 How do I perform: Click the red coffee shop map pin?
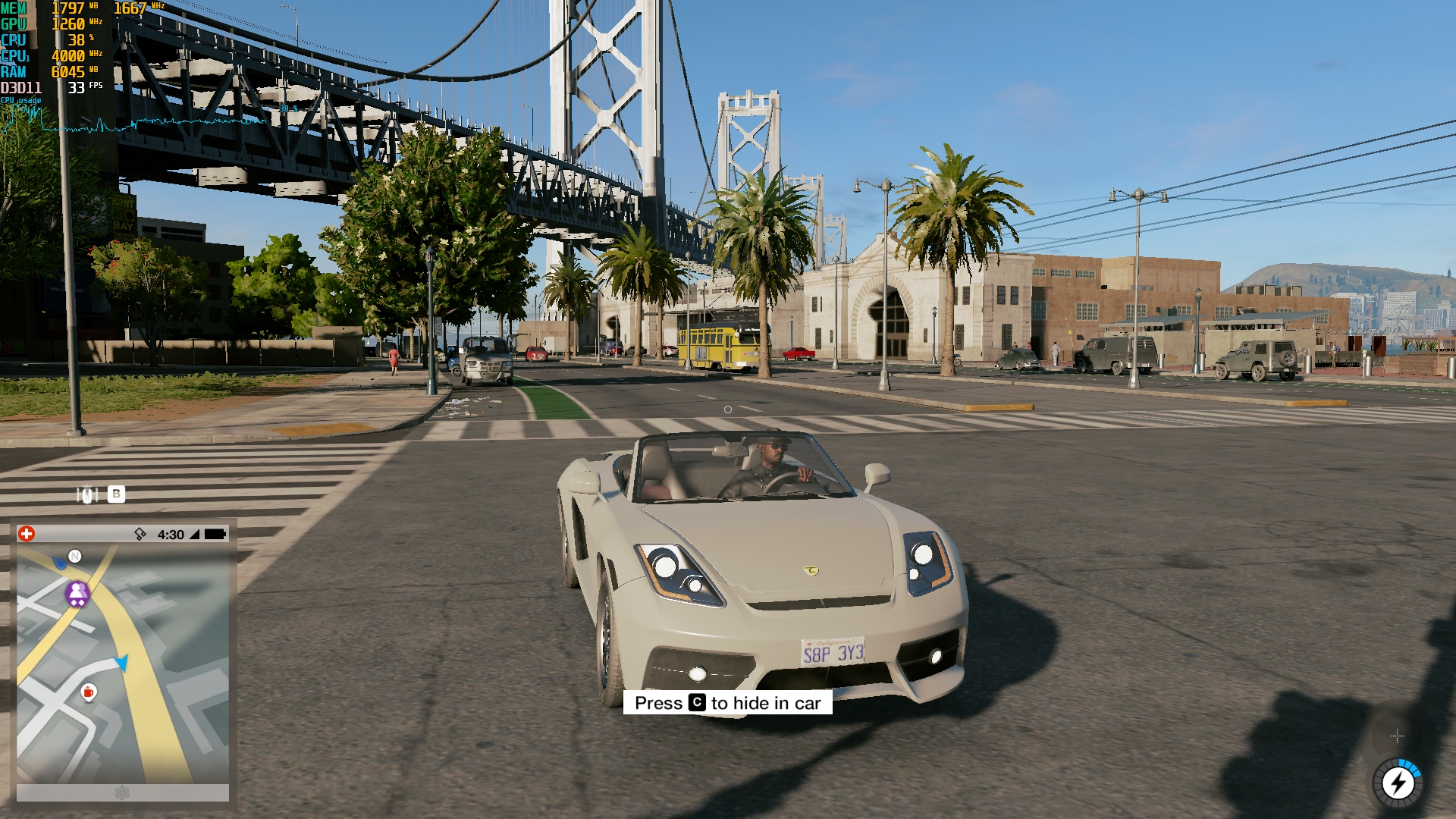click(x=89, y=692)
